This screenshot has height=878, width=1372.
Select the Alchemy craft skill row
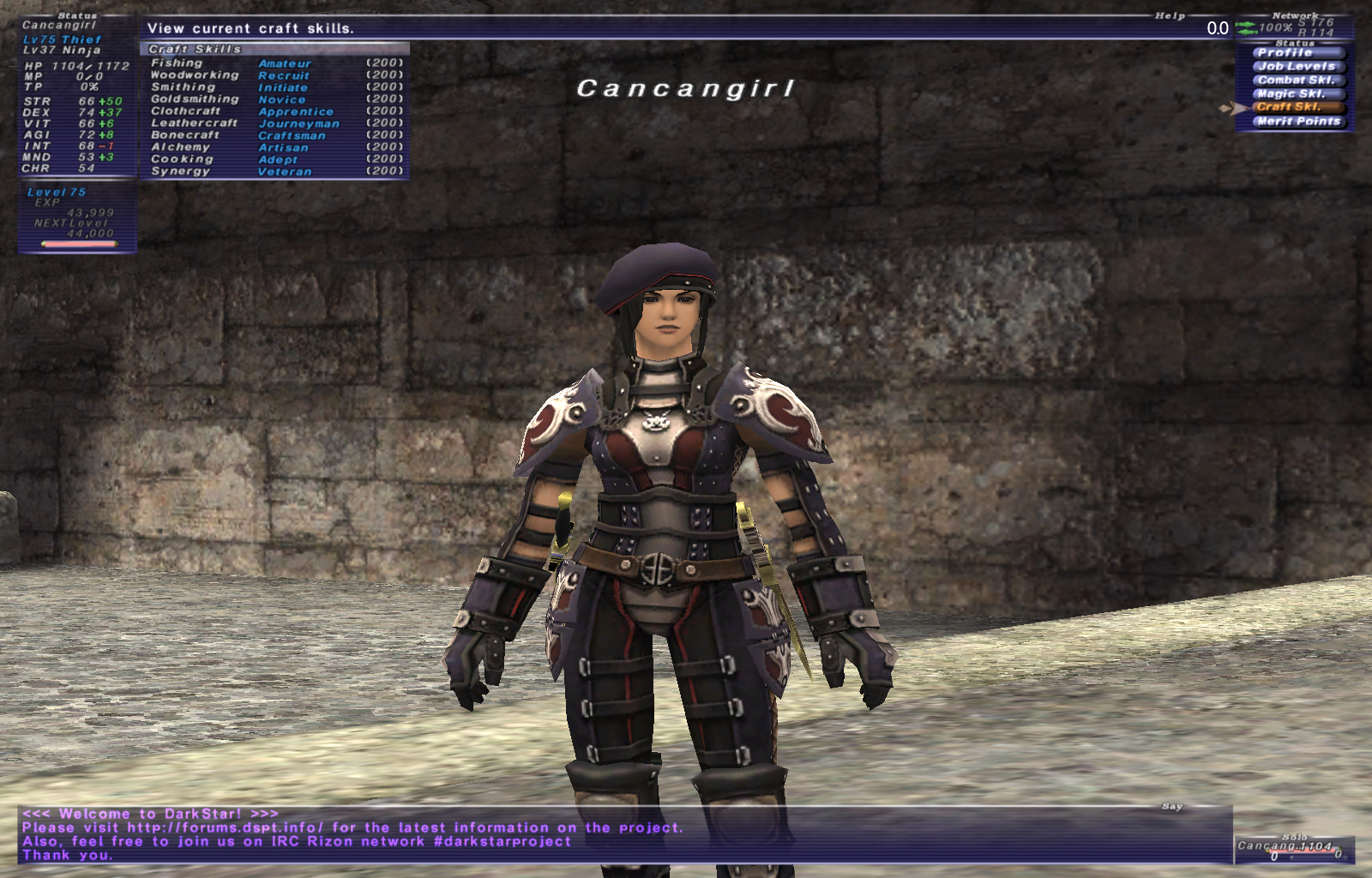[274, 147]
